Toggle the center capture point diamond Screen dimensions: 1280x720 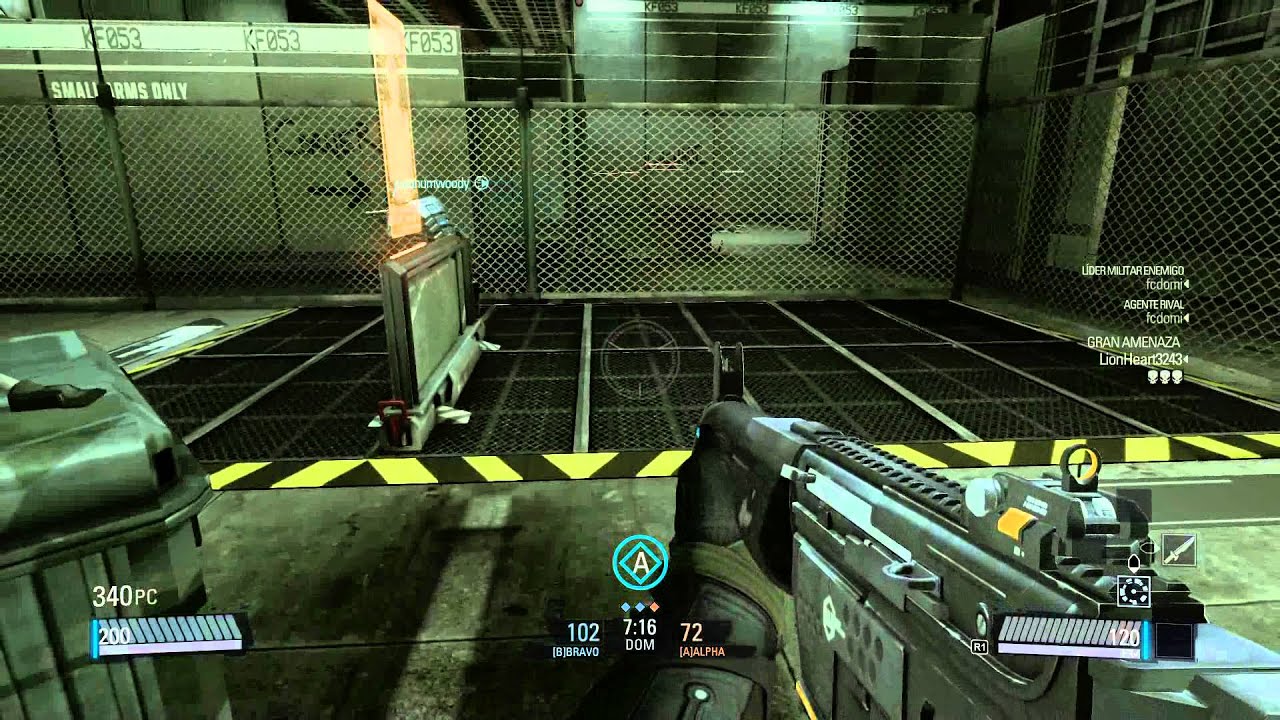tap(640, 607)
